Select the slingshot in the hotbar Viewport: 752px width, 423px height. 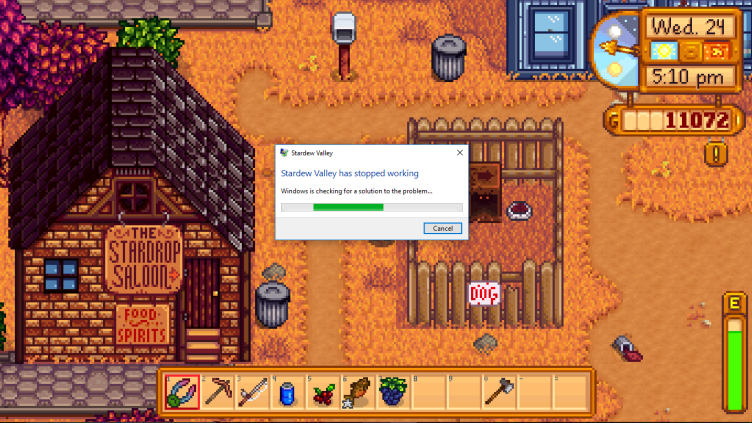point(183,391)
